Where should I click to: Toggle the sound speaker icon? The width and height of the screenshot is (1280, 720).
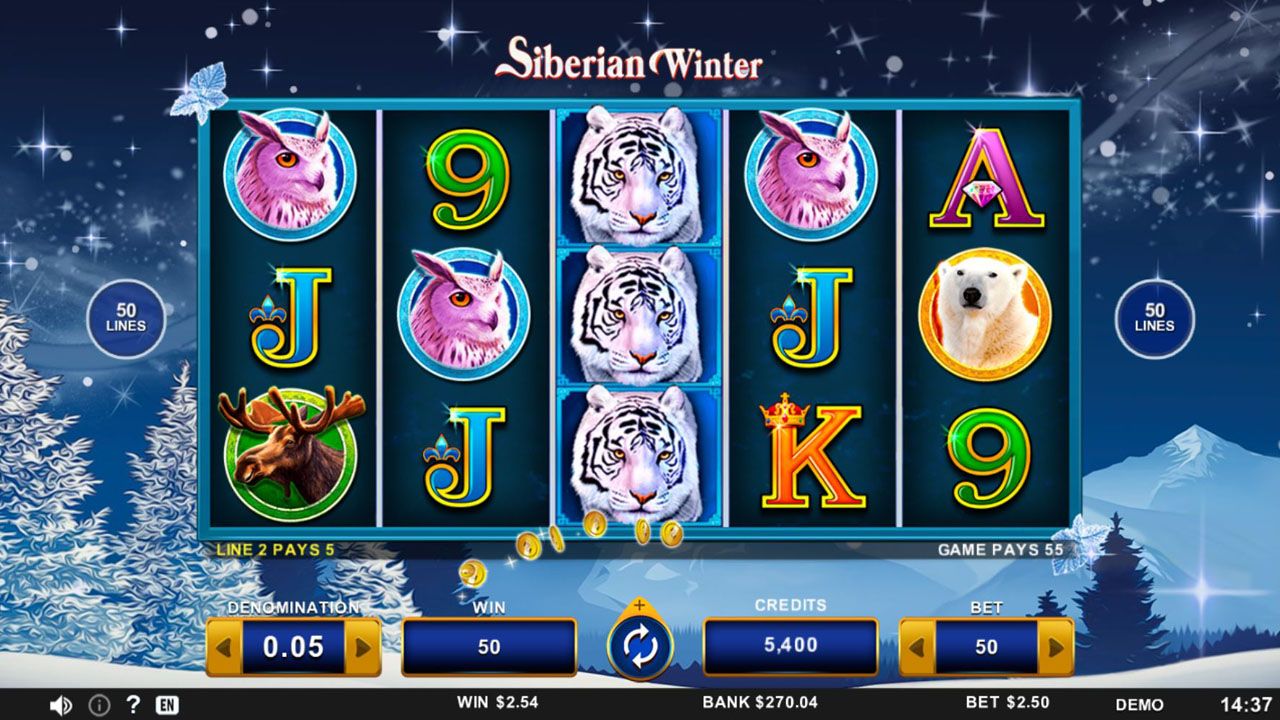coord(61,705)
